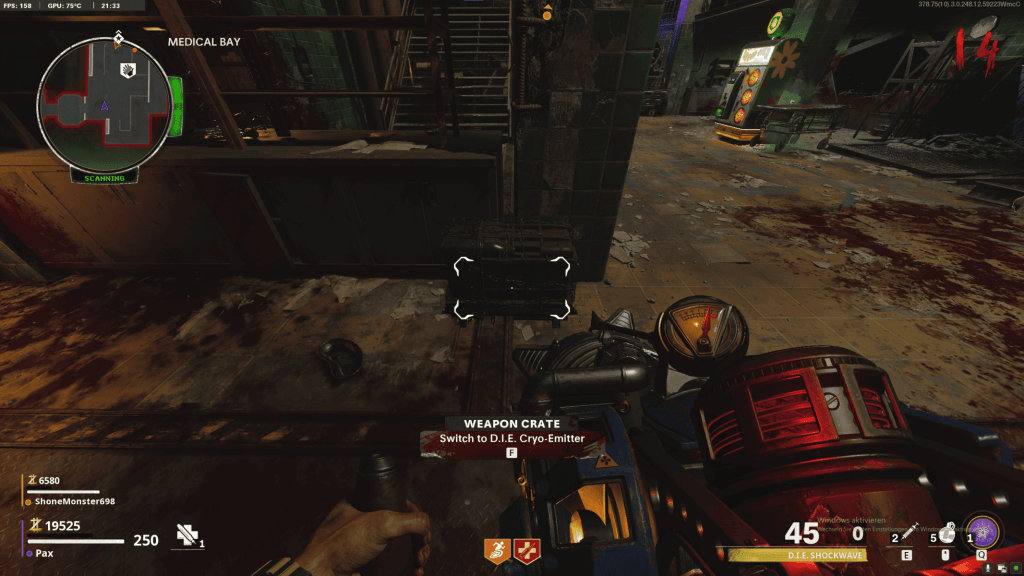
Task: Click the microphone overlay icon
Action: (x=989, y=568)
